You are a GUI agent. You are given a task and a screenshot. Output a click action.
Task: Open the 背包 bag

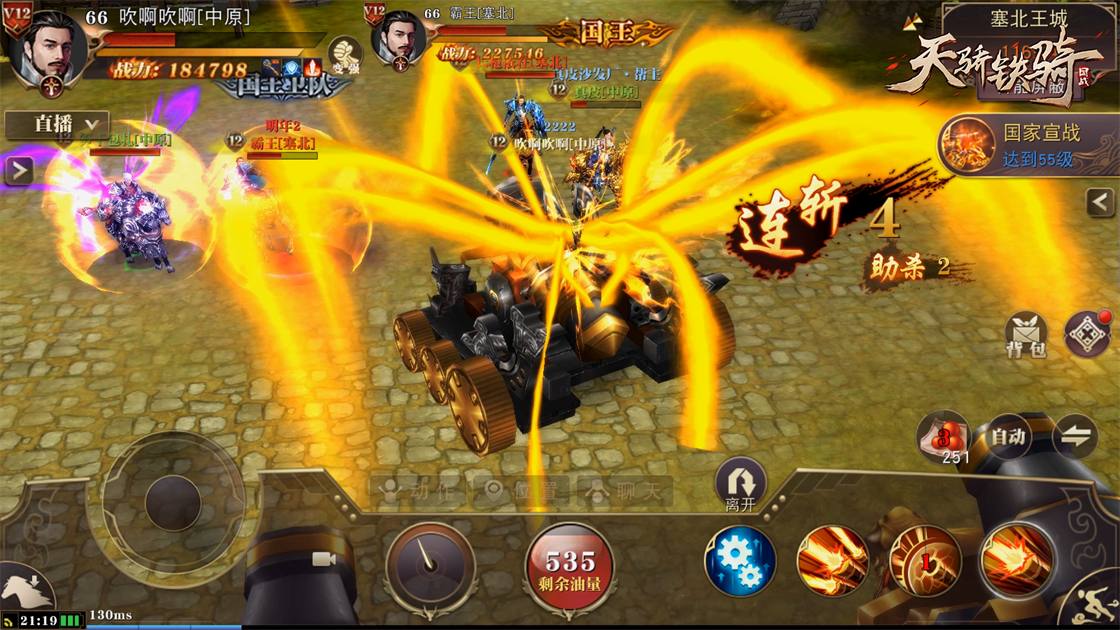(x=1025, y=335)
